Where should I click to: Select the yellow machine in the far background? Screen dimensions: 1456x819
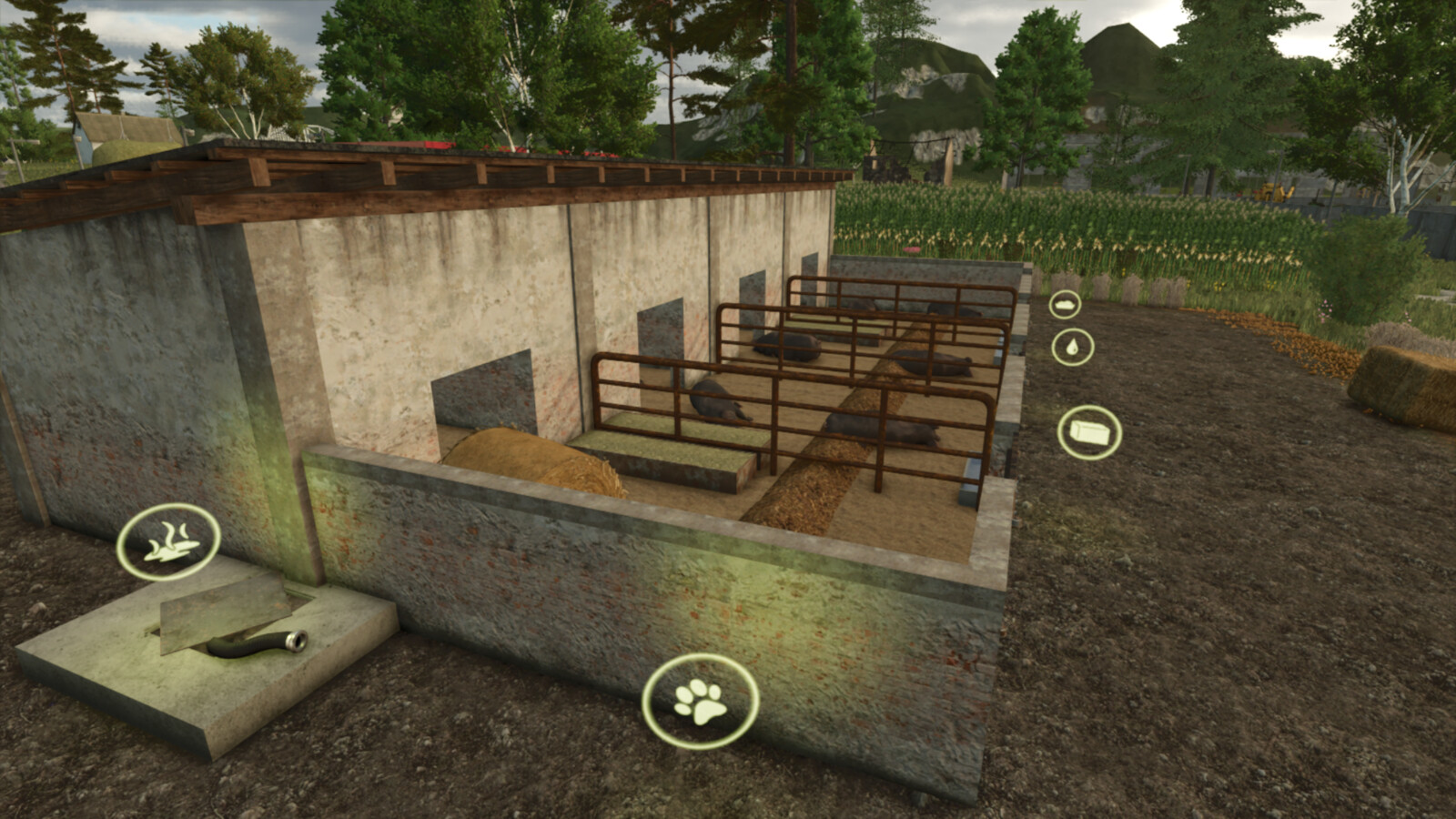(1274, 194)
